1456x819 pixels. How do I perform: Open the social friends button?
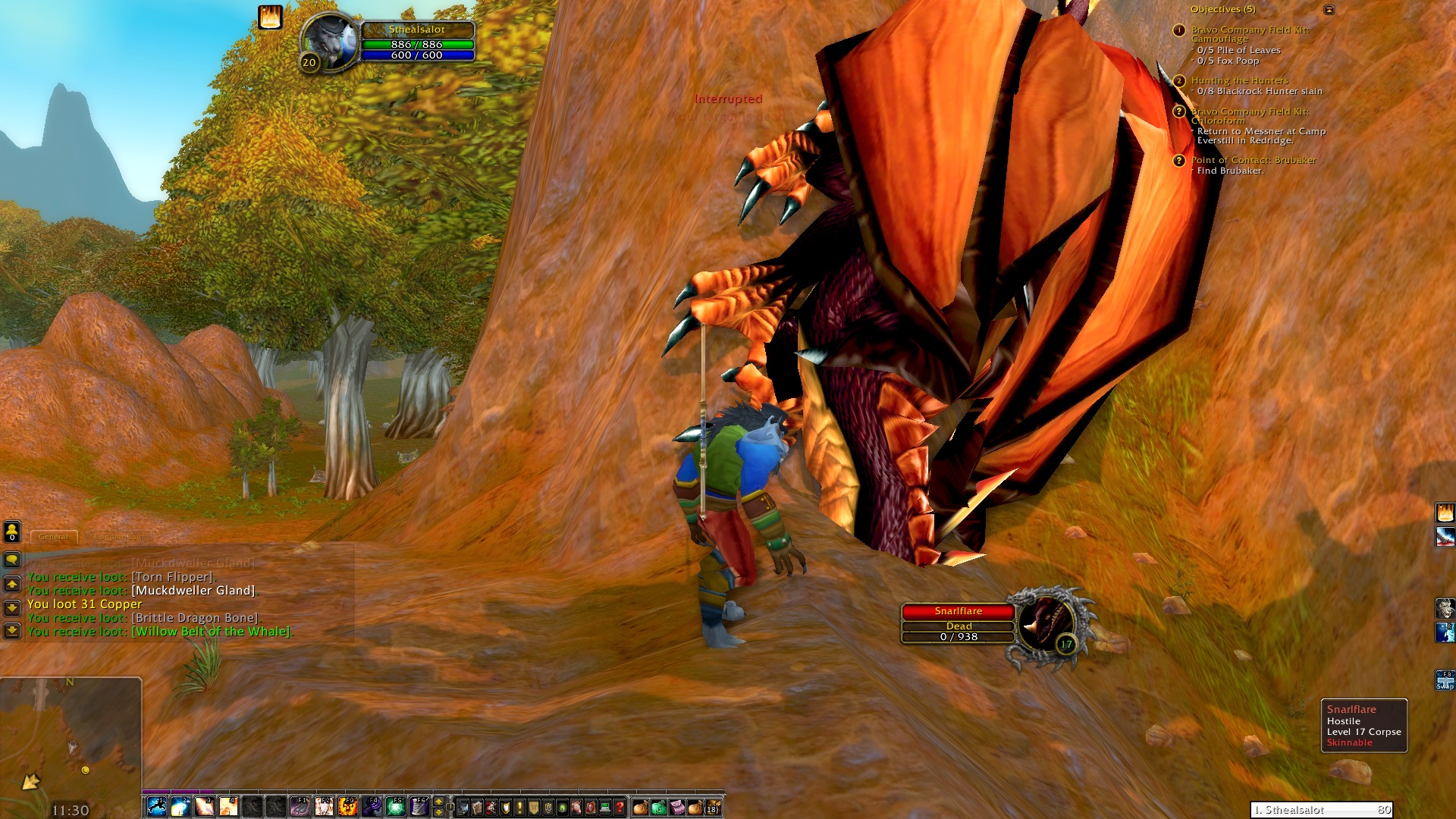pyautogui.click(x=12, y=532)
